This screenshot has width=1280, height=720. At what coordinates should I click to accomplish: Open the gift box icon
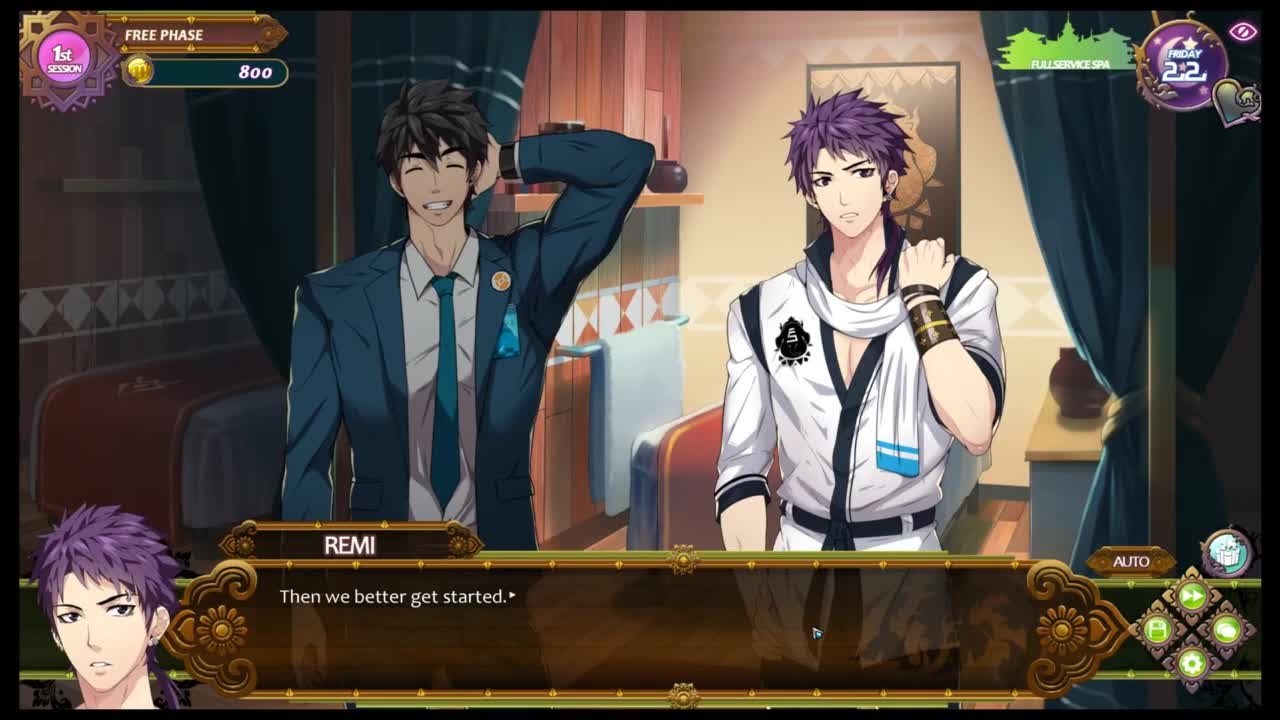click(1226, 552)
